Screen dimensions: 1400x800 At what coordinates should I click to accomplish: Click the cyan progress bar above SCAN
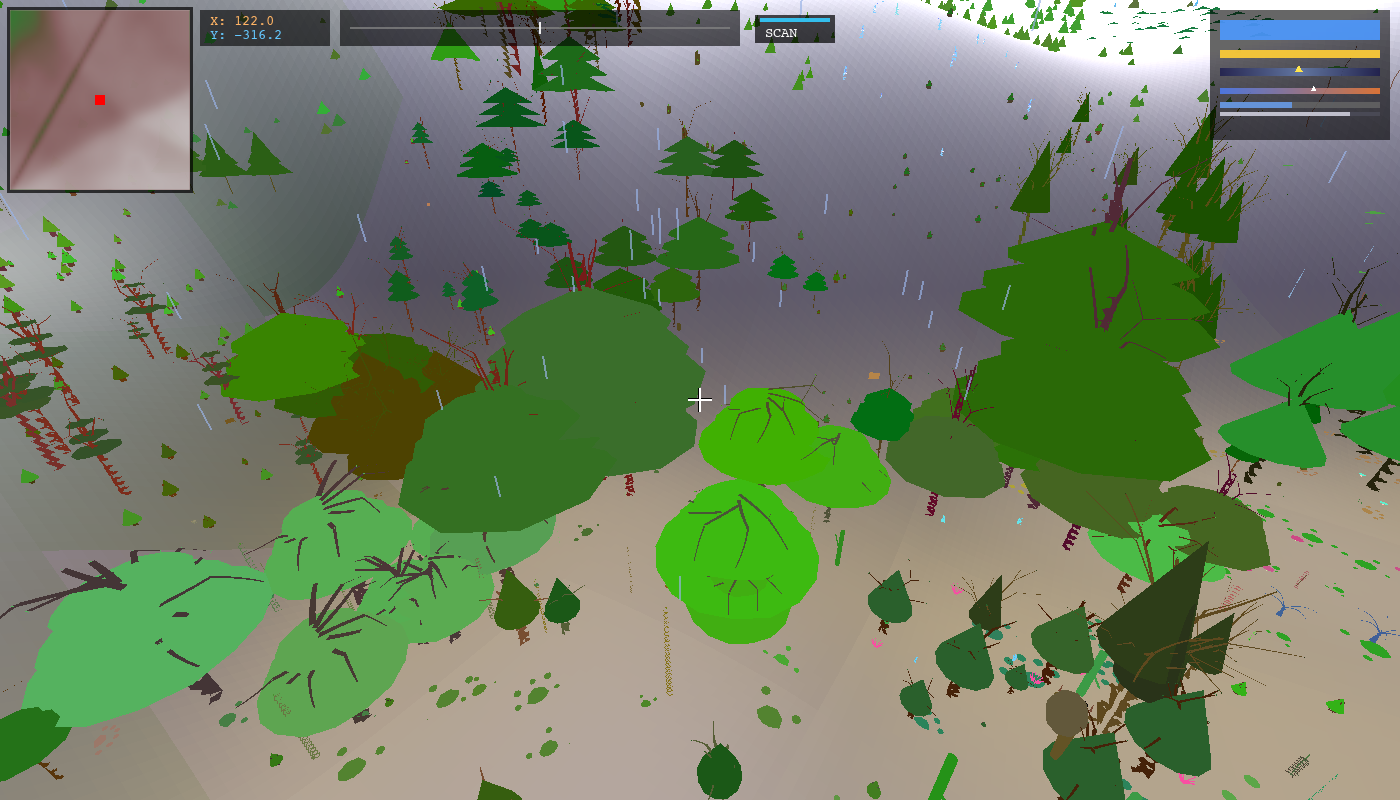[x=795, y=19]
